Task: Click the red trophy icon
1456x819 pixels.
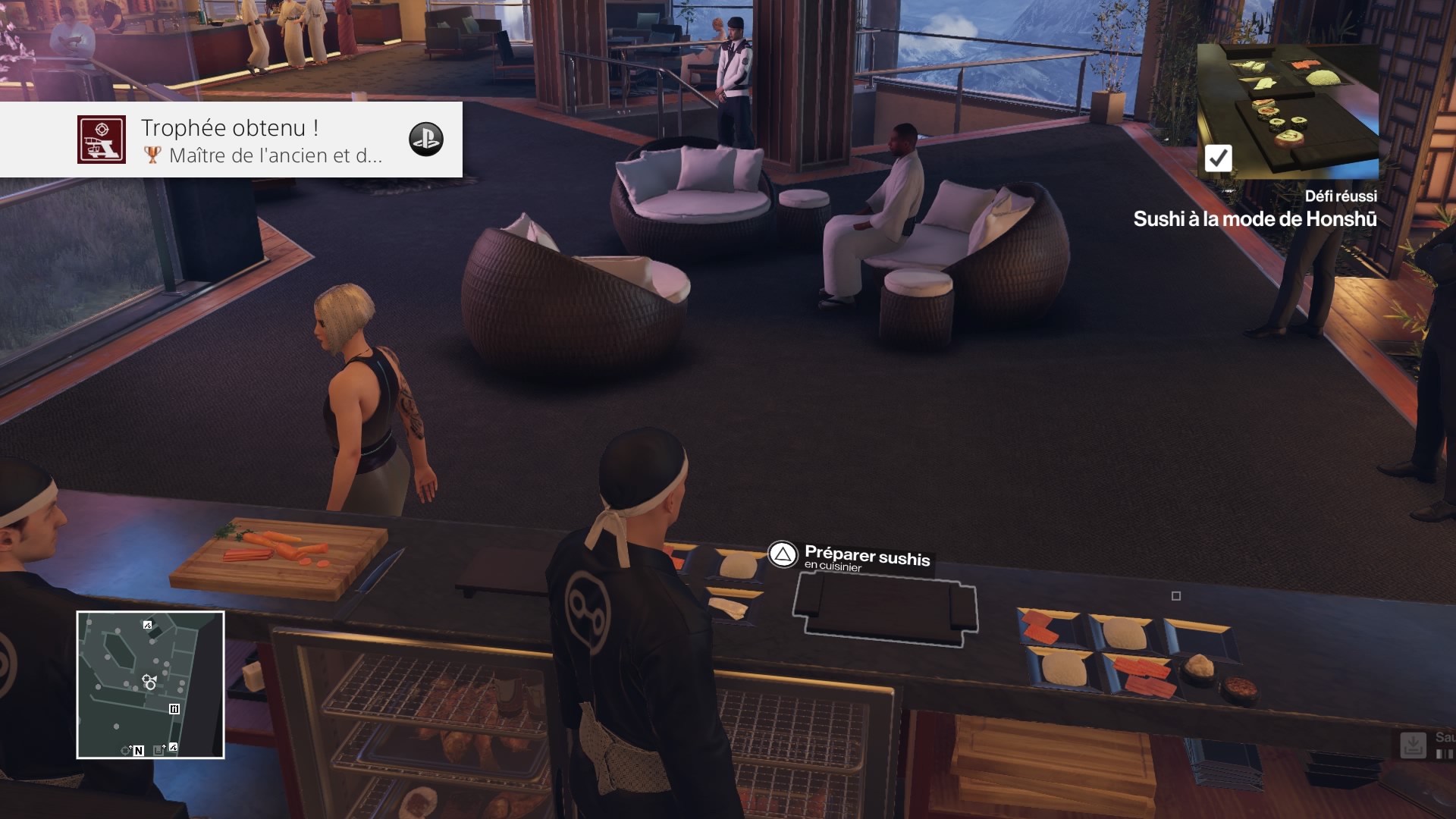Action: click(102, 140)
